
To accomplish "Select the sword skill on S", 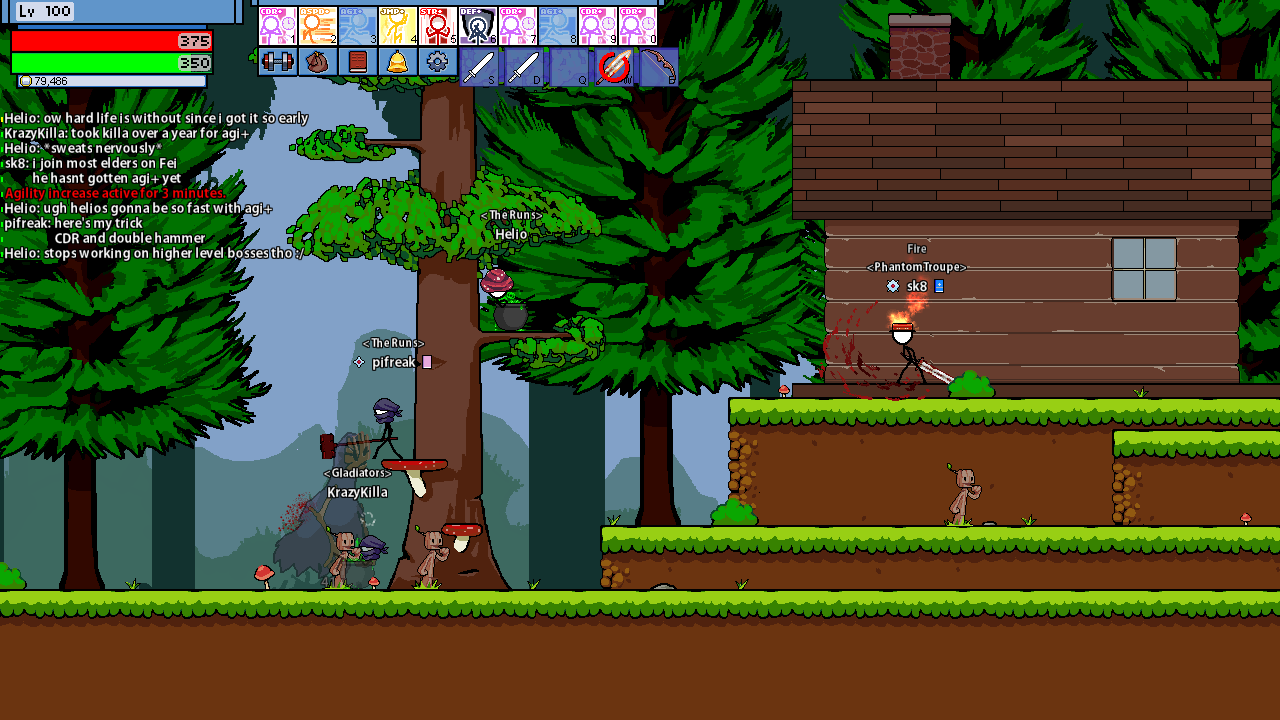I will (479, 67).
